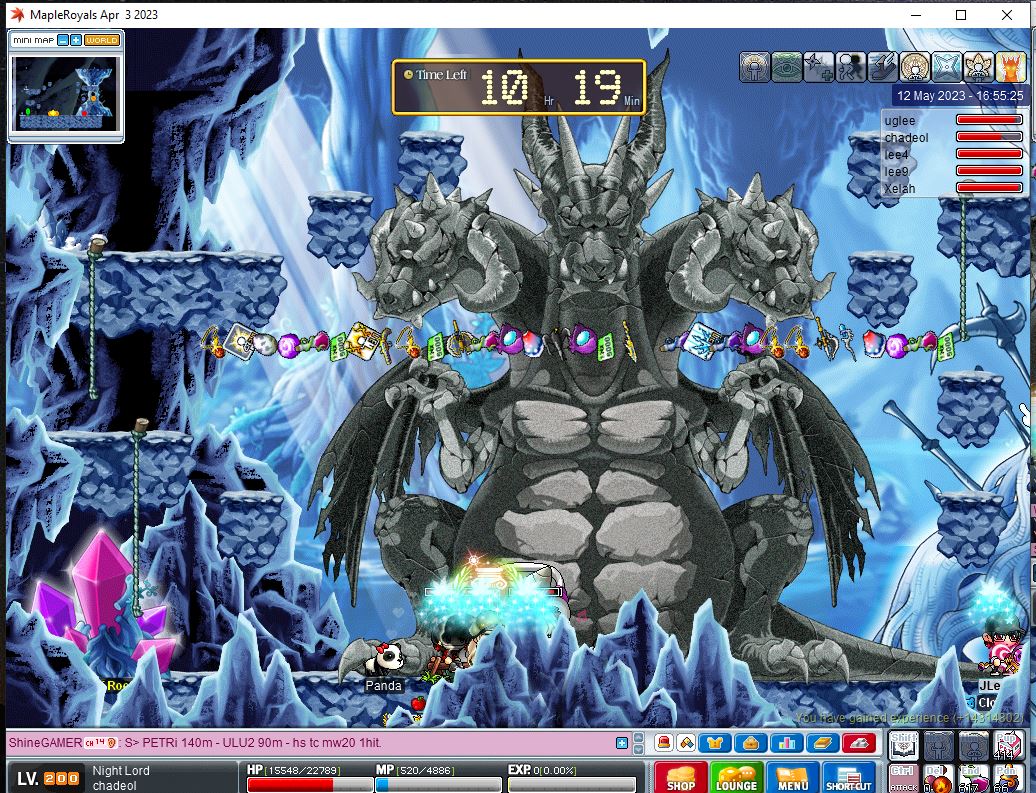Open the LOUNGE button
Image resolution: width=1036 pixels, height=793 pixels.
[736, 778]
